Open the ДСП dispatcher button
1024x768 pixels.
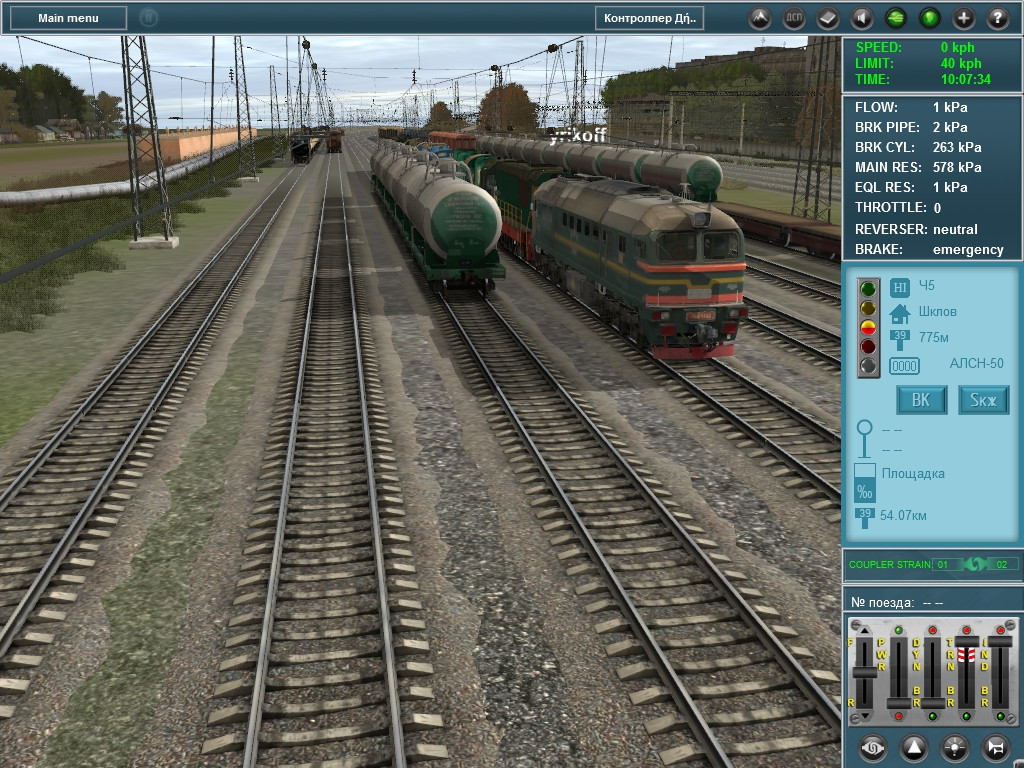click(x=794, y=18)
